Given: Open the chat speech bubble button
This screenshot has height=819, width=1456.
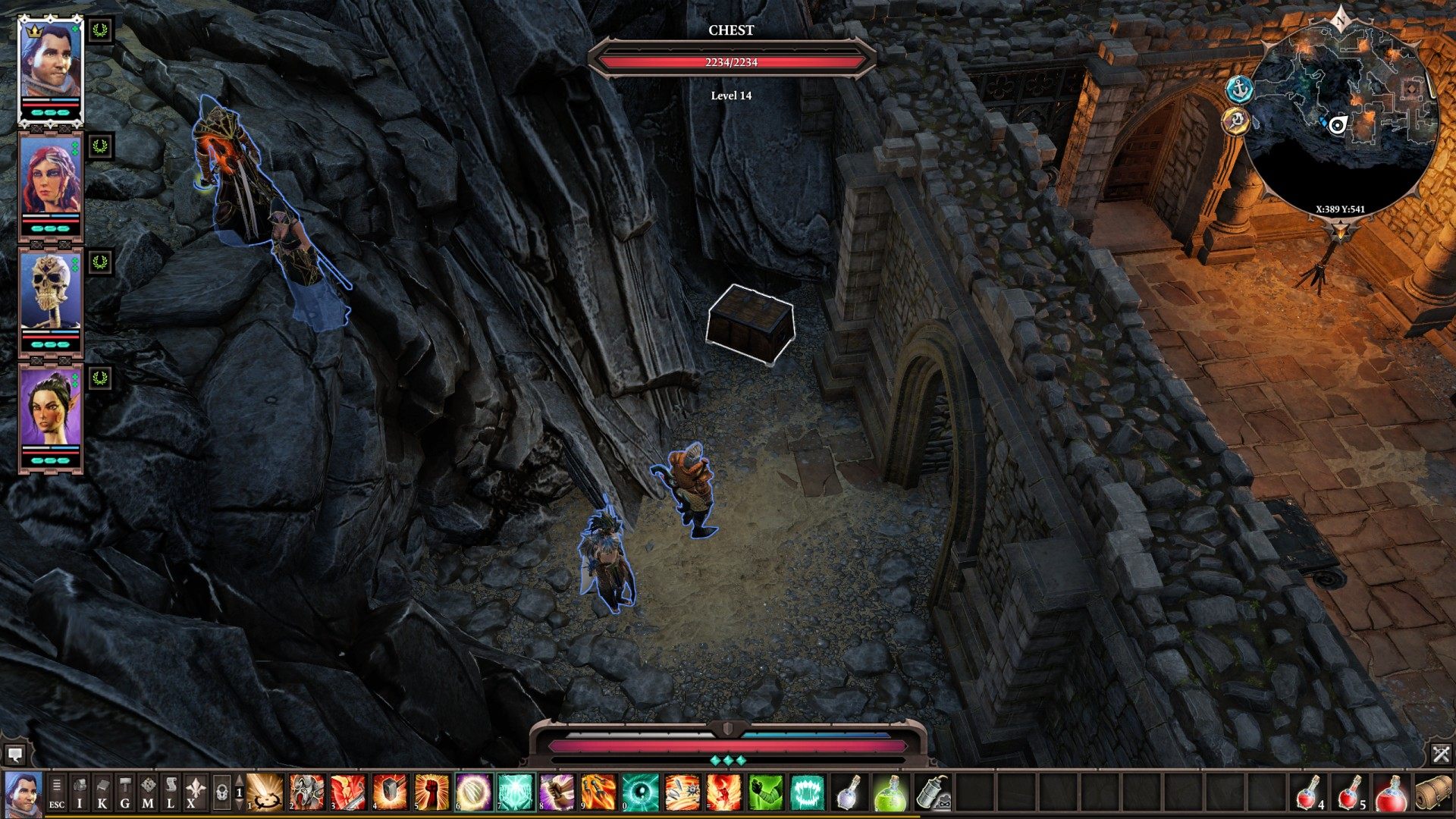Looking at the screenshot, I should pyautogui.click(x=14, y=754).
